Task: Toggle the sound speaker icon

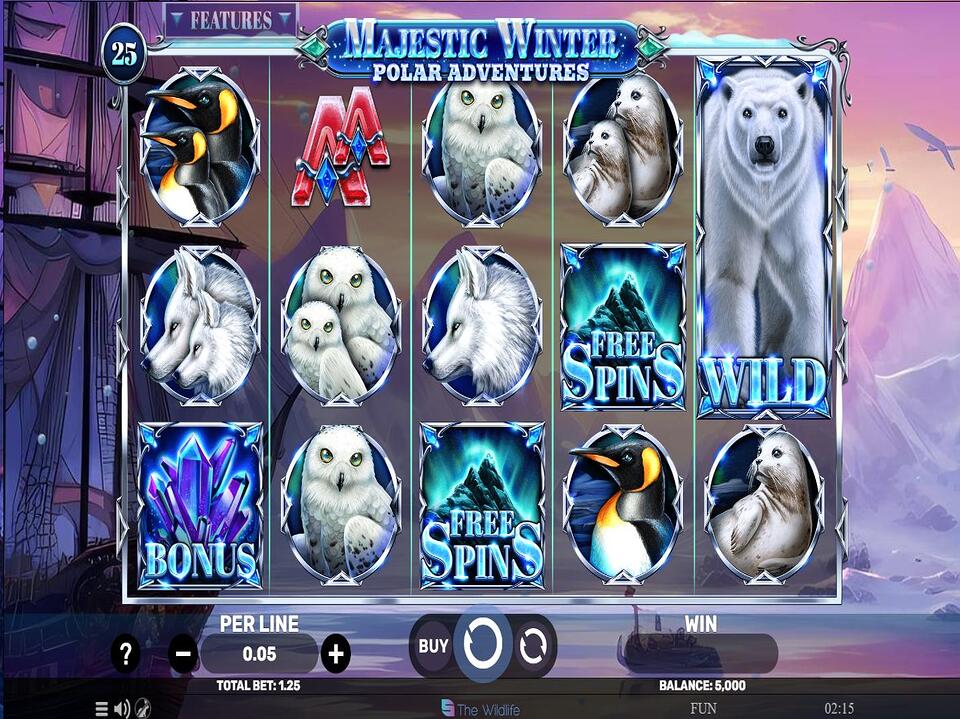Action: pos(122,709)
